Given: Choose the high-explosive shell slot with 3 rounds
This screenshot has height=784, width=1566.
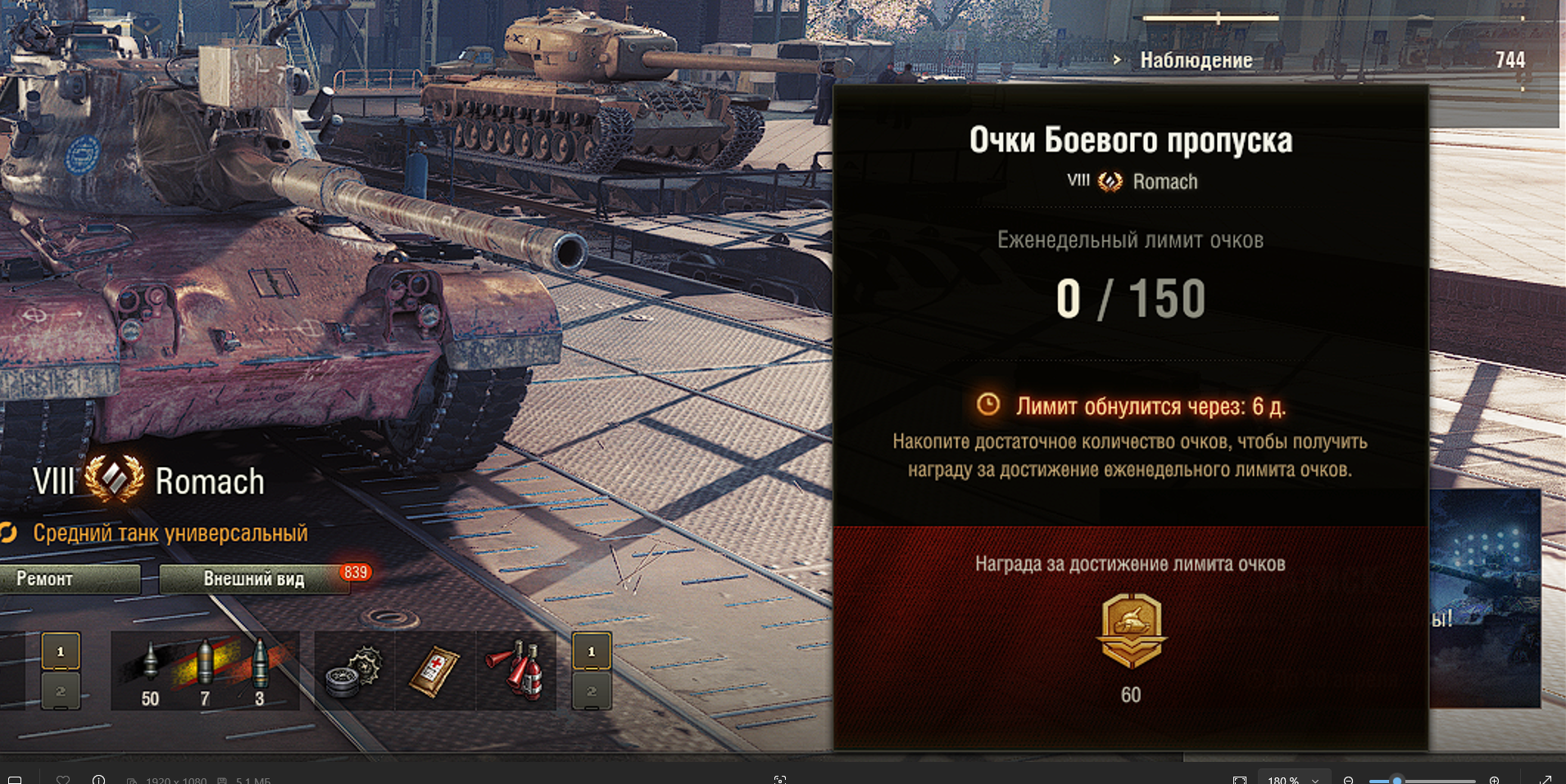Looking at the screenshot, I should 260,672.
